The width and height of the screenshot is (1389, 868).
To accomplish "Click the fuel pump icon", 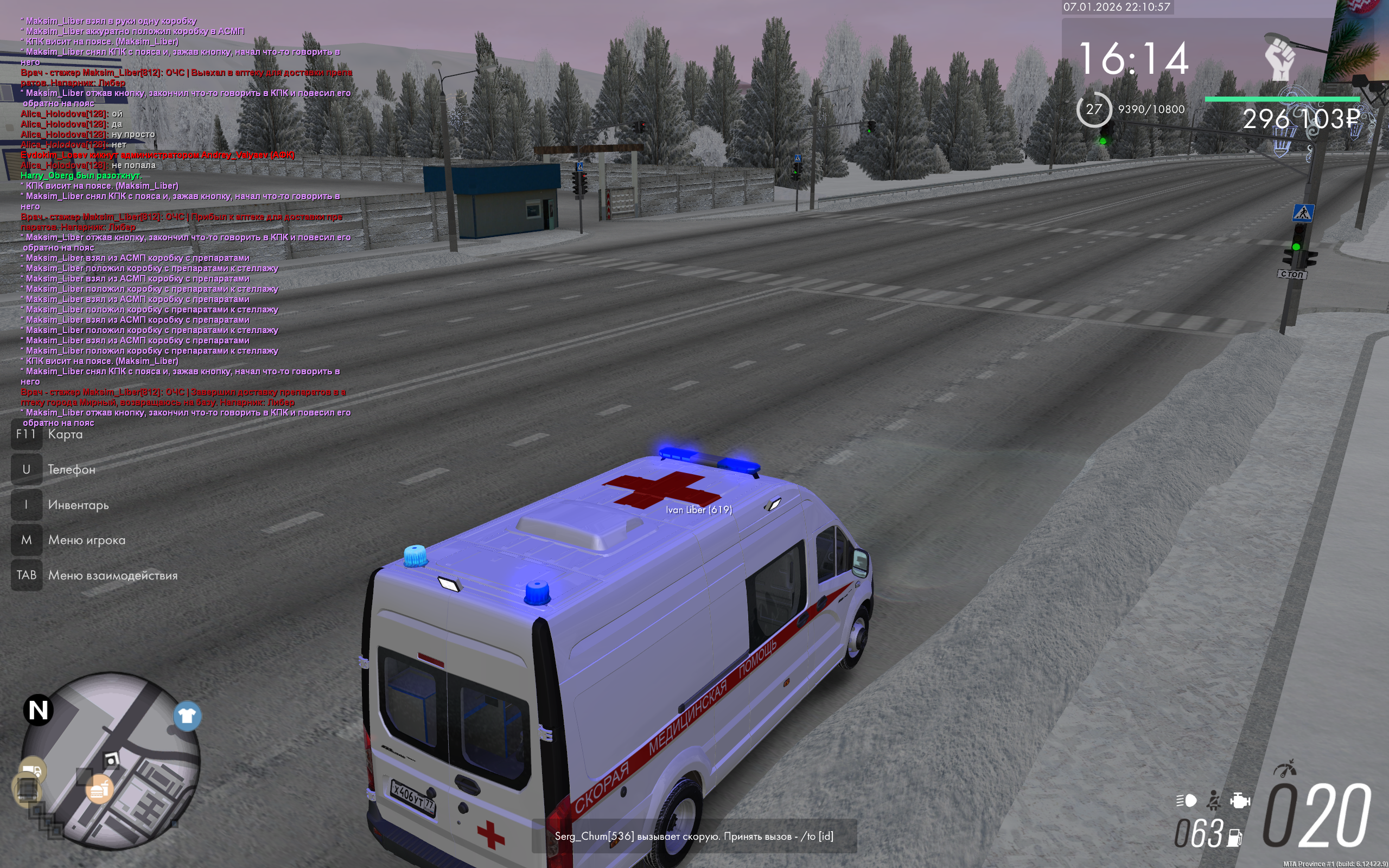I will 1234,838.
